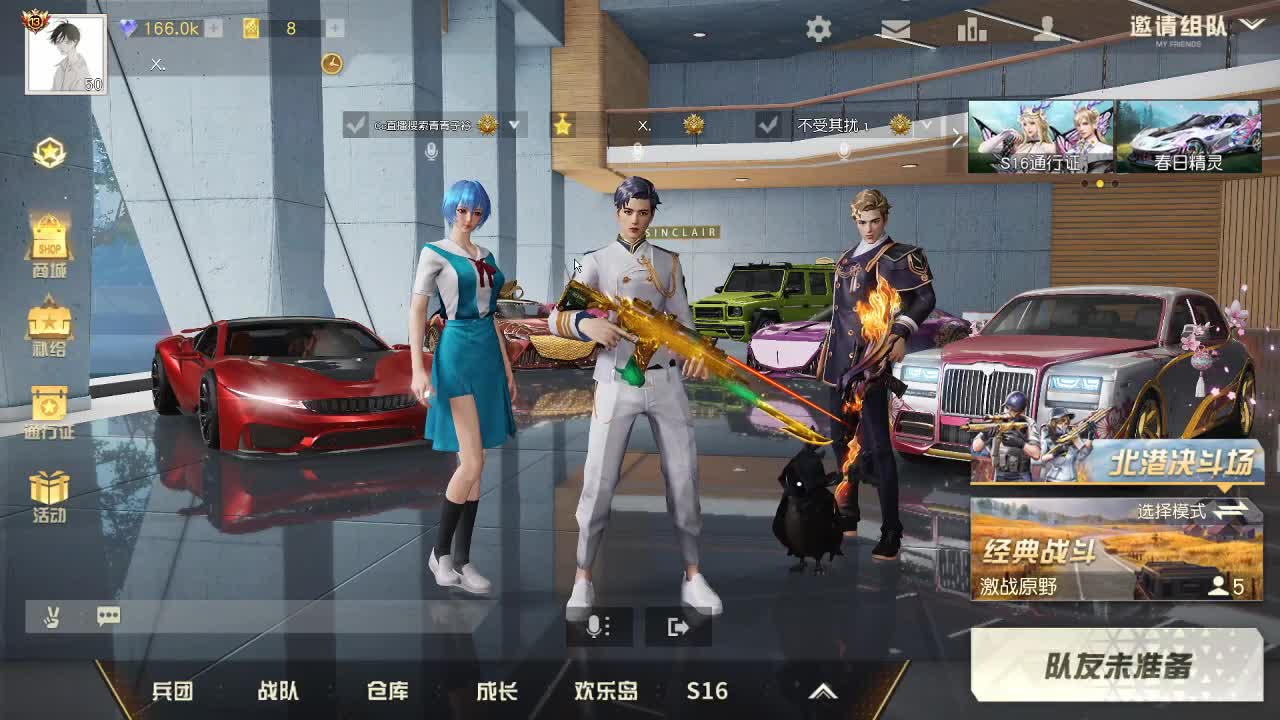Open the S16 tab at the bottom
Image resolution: width=1280 pixels, height=720 pixels.
[707, 690]
